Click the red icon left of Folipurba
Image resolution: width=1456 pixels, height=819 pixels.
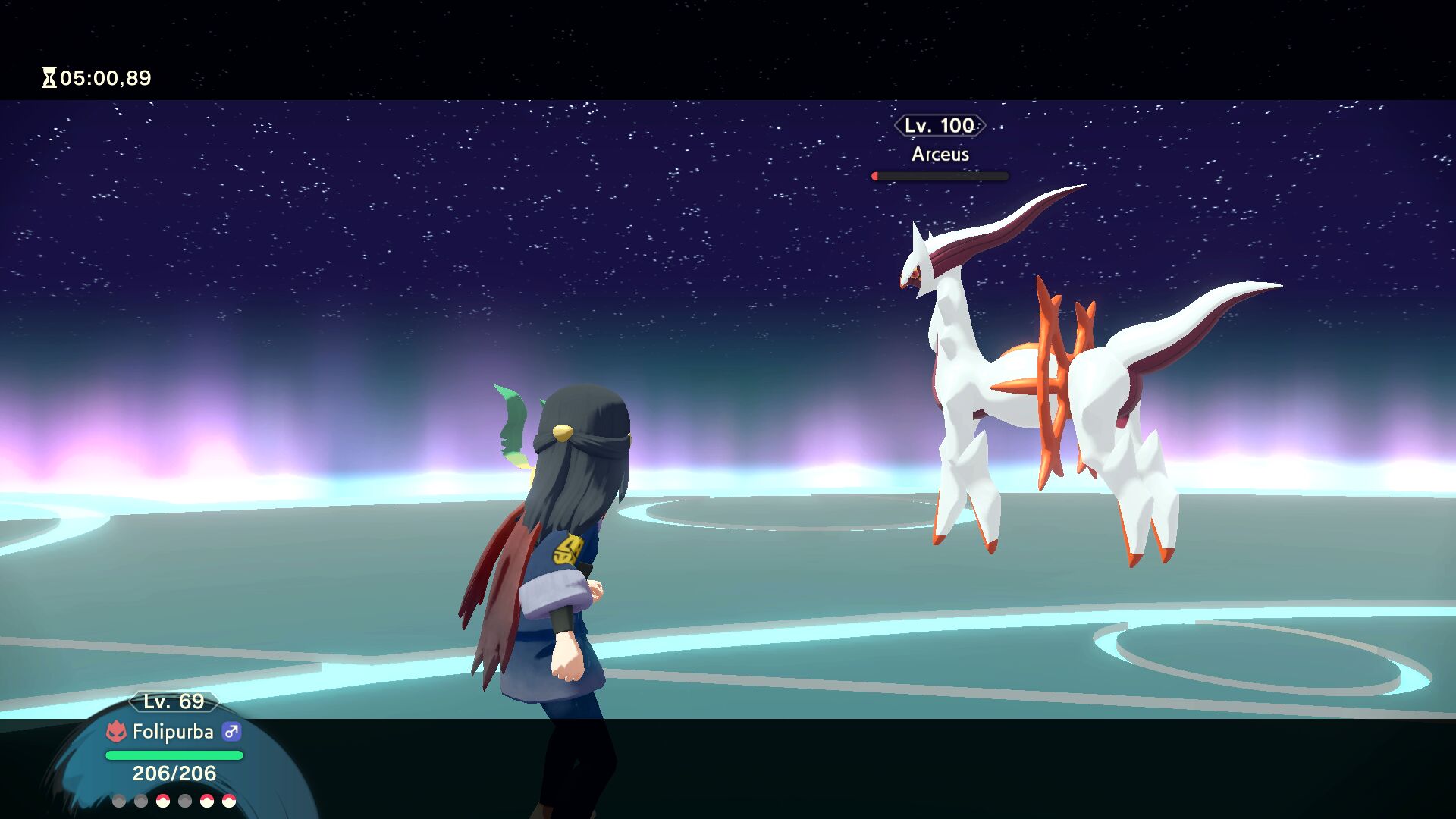(116, 732)
